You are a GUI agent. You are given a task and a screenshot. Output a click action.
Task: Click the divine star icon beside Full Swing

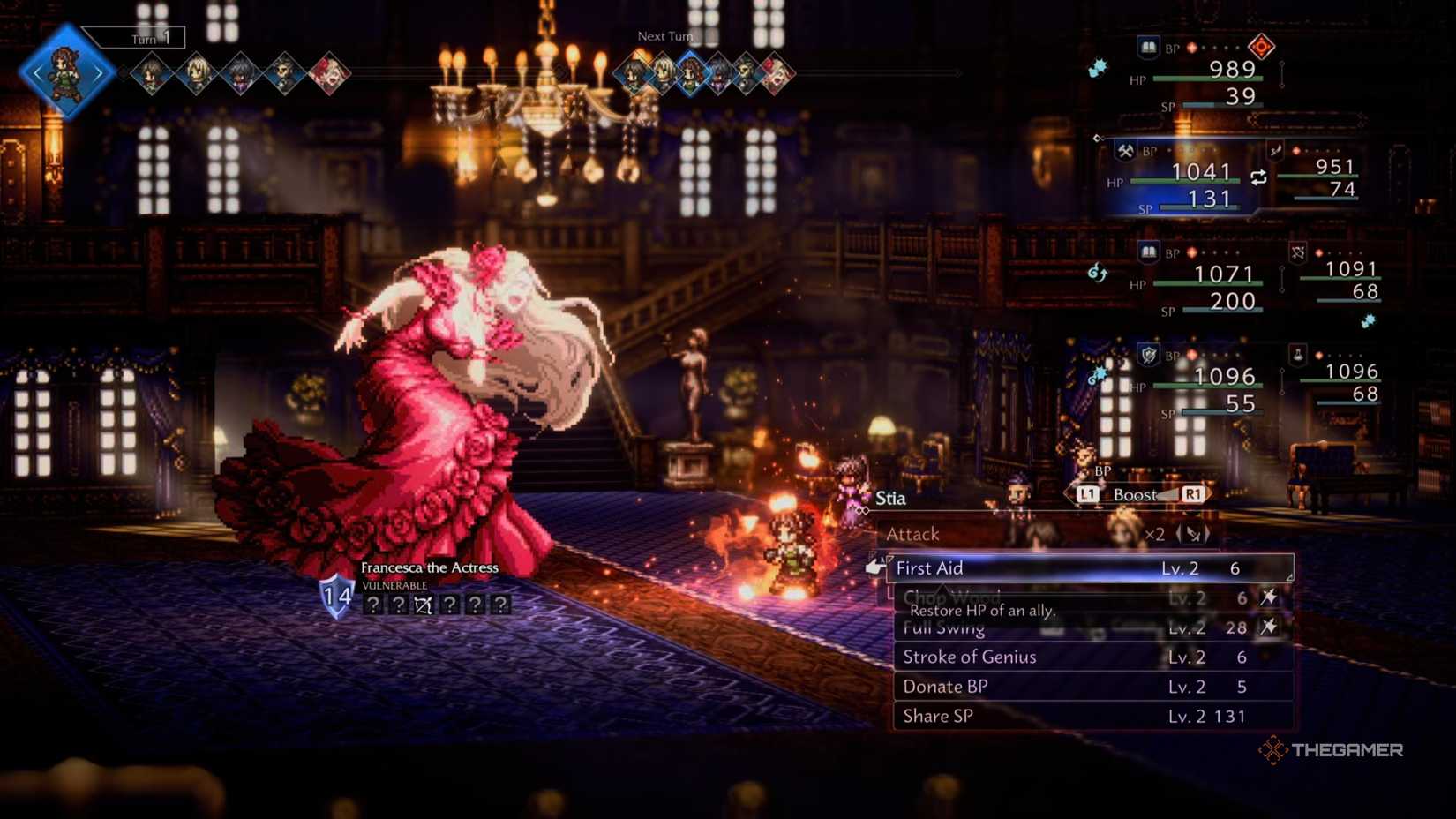[1268, 628]
